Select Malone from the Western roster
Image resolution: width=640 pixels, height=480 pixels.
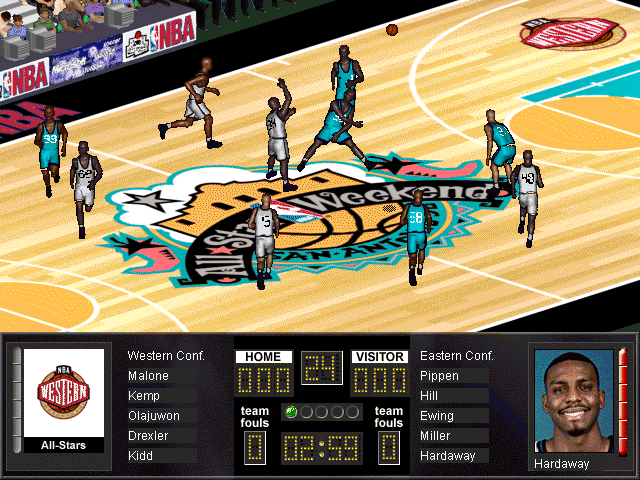[149, 376]
